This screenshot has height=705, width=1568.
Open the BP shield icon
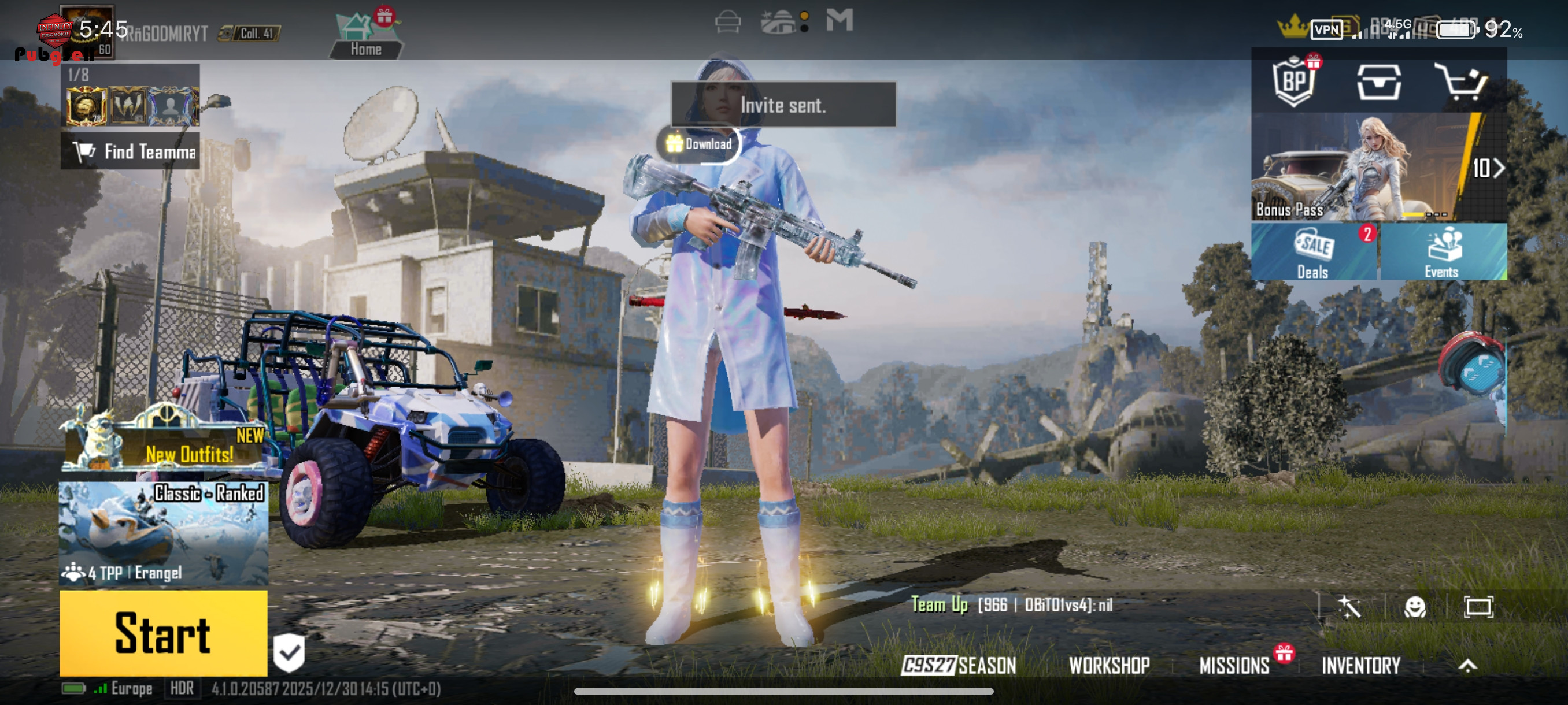(1293, 82)
